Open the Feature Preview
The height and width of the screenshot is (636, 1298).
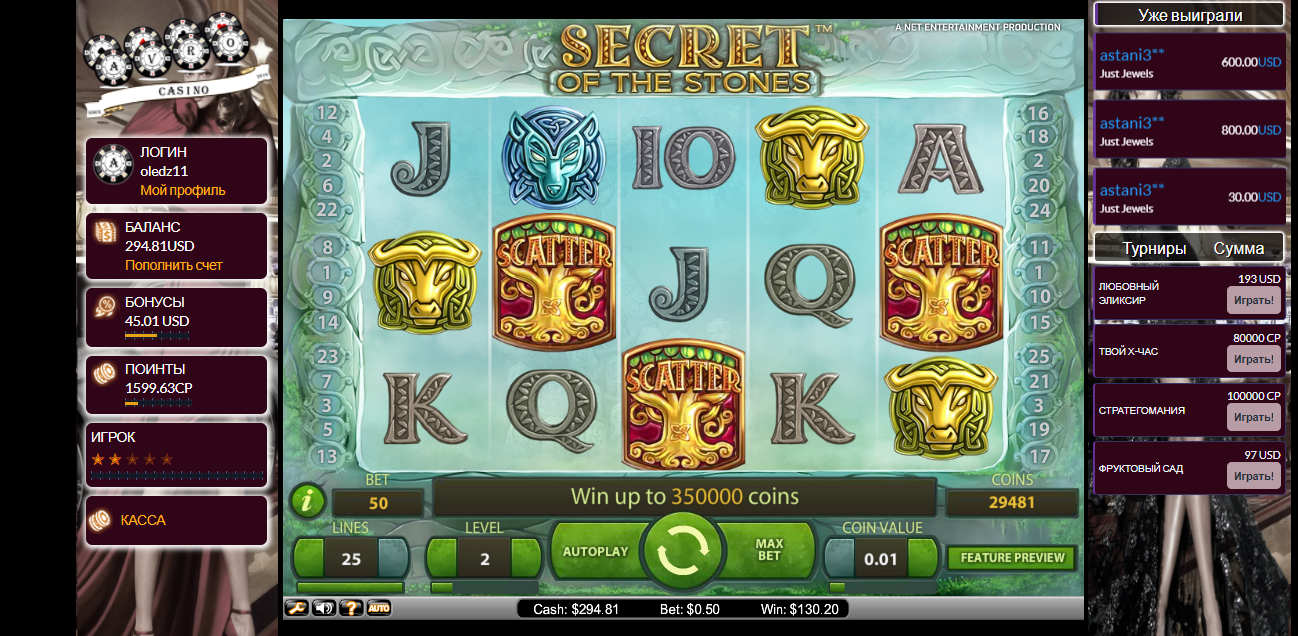(1012, 557)
